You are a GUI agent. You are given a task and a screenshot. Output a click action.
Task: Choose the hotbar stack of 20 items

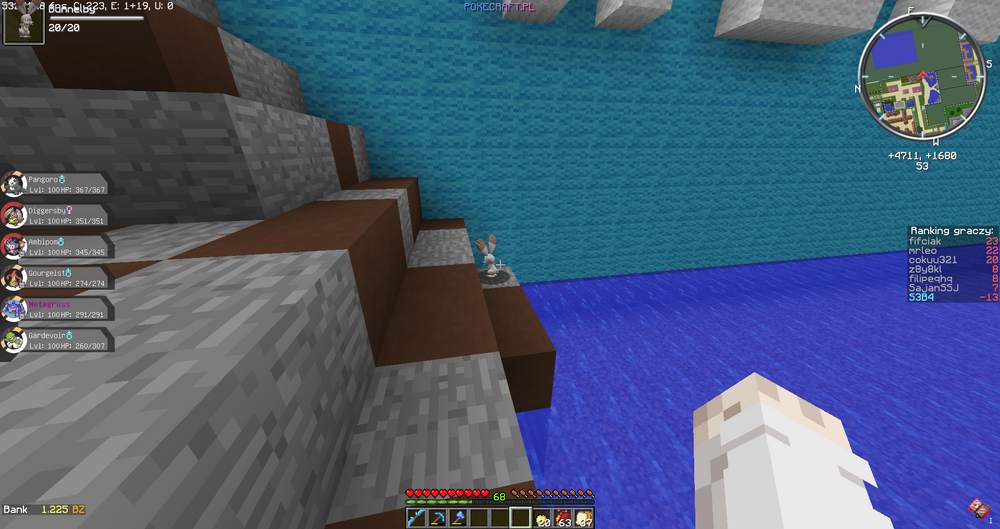pos(541,518)
